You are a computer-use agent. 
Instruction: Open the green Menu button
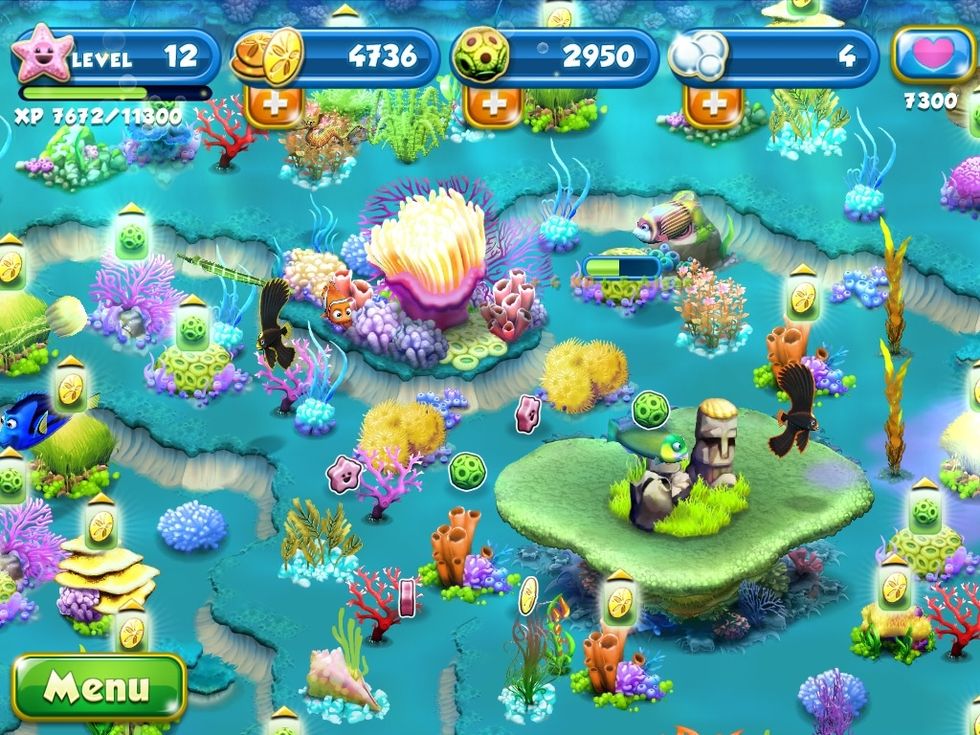coord(98,688)
